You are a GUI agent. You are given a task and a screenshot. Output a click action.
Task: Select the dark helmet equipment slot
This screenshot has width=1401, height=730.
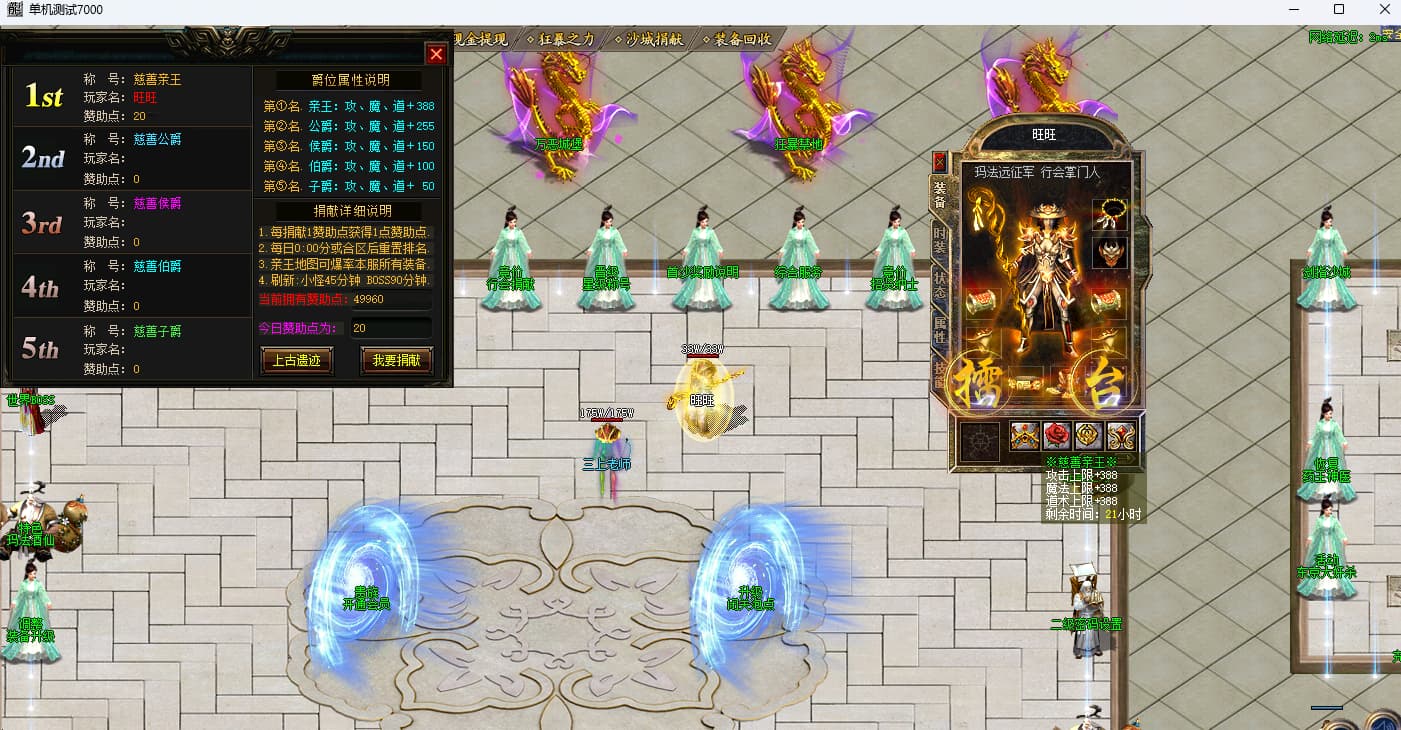pos(1110,252)
